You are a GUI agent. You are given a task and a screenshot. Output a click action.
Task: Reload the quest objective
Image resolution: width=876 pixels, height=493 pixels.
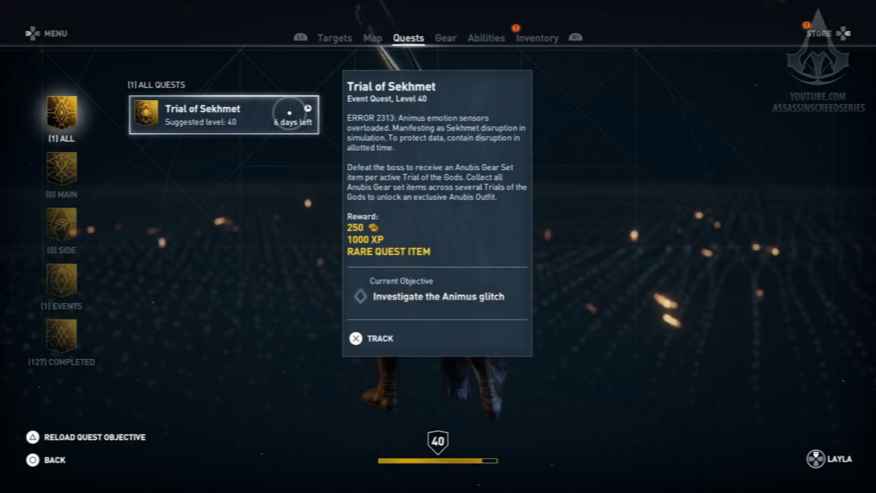[x=86, y=437]
